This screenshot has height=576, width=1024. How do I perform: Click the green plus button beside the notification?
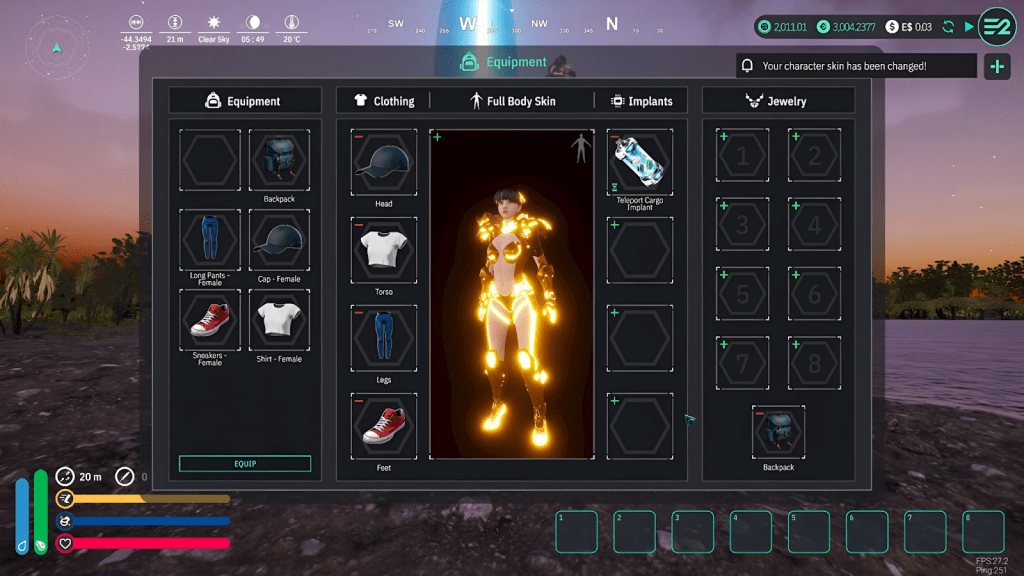click(x=996, y=67)
